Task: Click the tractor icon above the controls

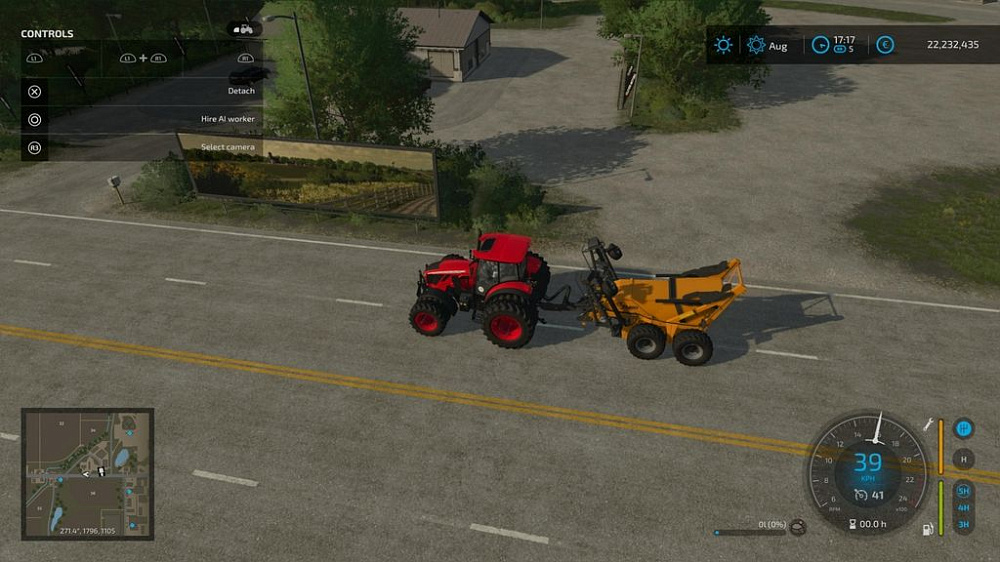Action: tap(244, 29)
